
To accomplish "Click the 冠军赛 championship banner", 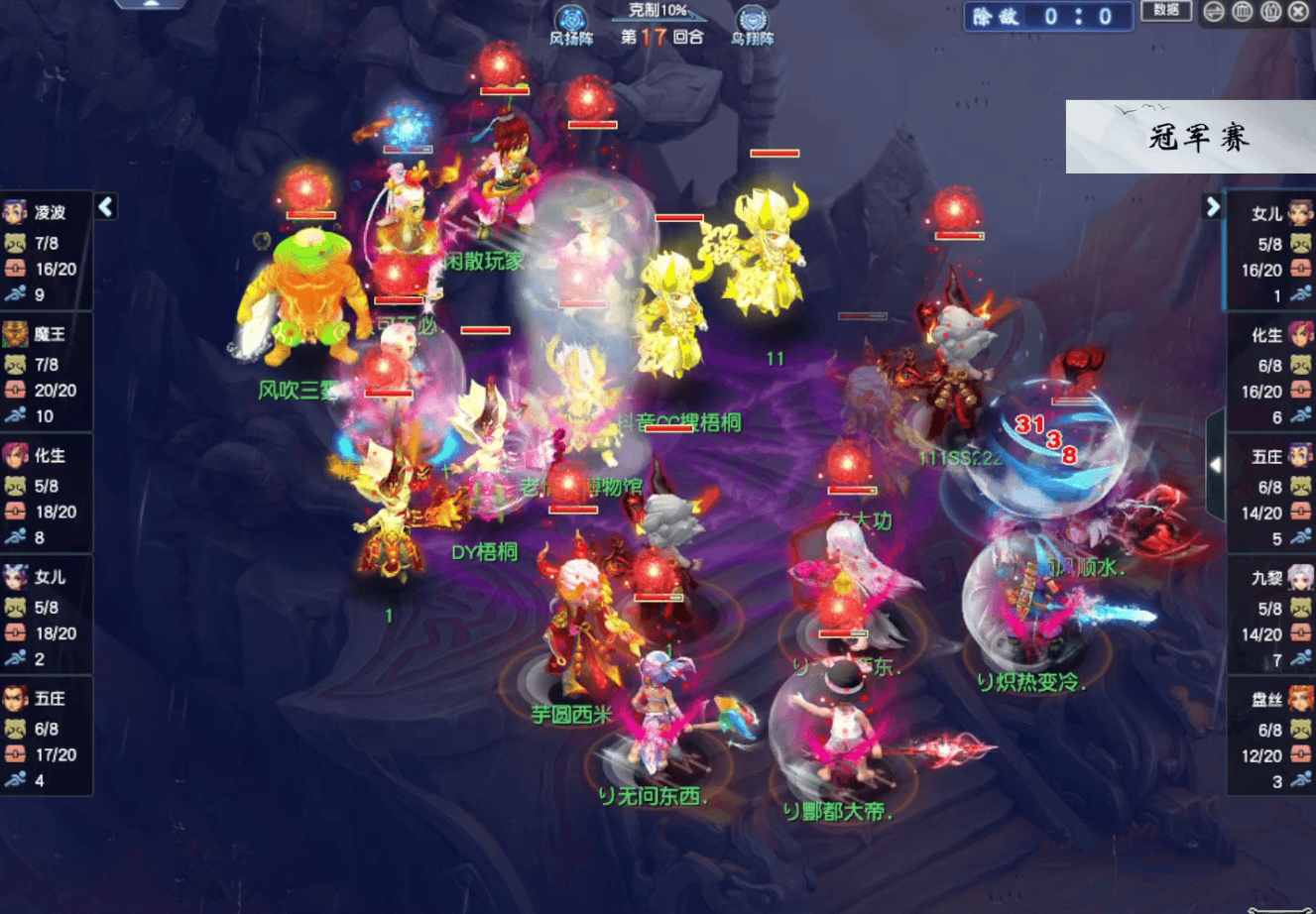I will (x=1191, y=137).
